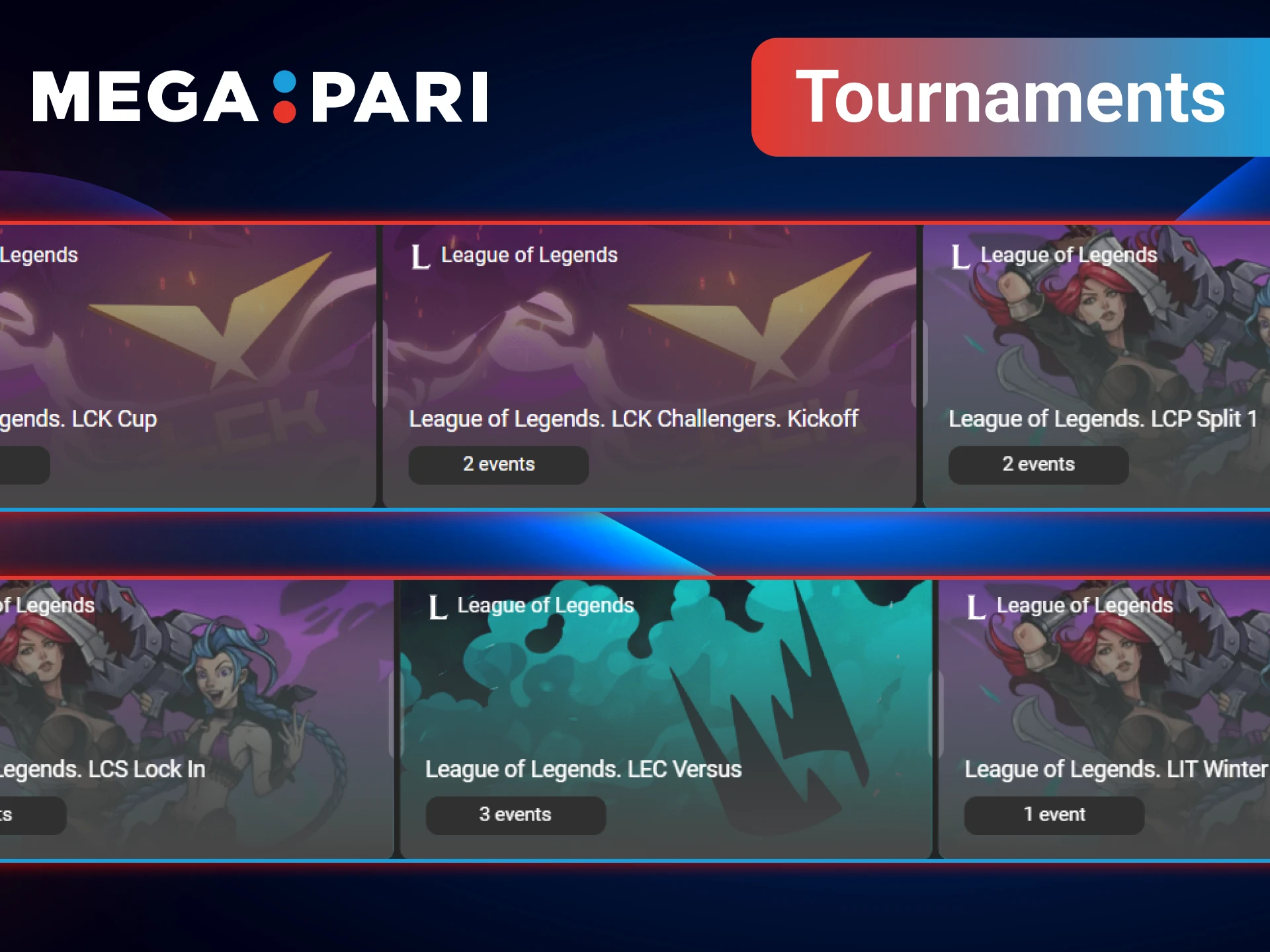This screenshot has width=1270, height=952.
Task: Expand the LIT Winter tournament card
Action: [1098, 714]
